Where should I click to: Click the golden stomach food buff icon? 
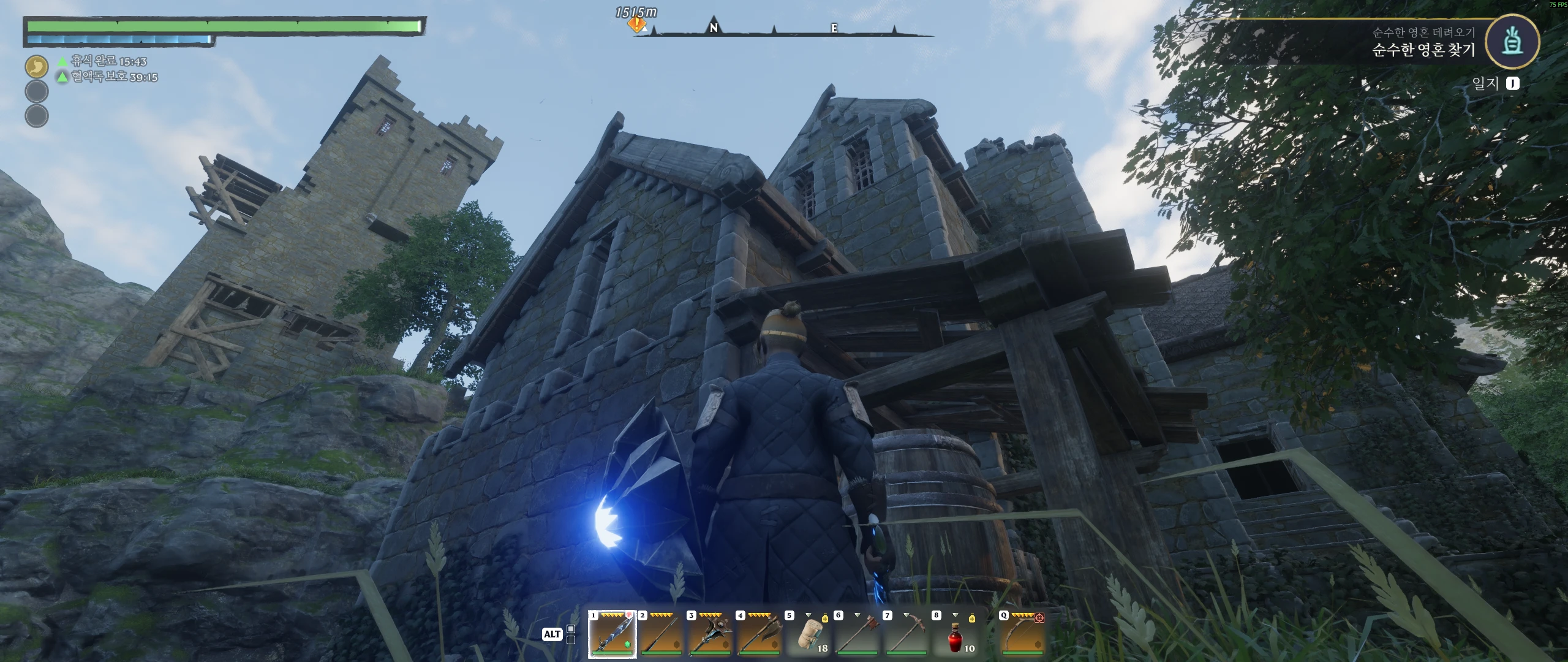point(37,66)
